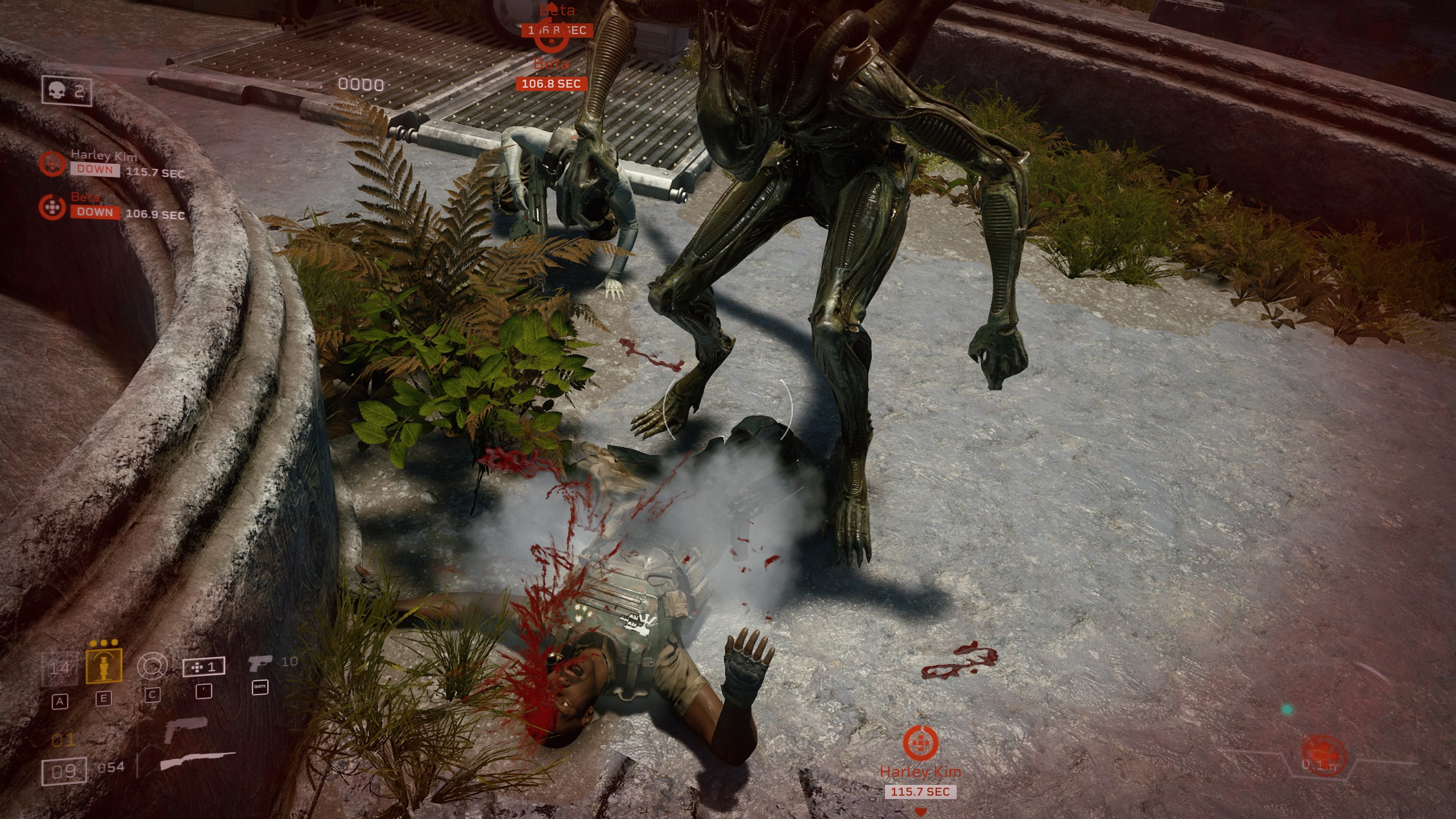Viewport: 1456px width, 819px height.
Task: Use the first aid kit consumable
Action: [202, 667]
